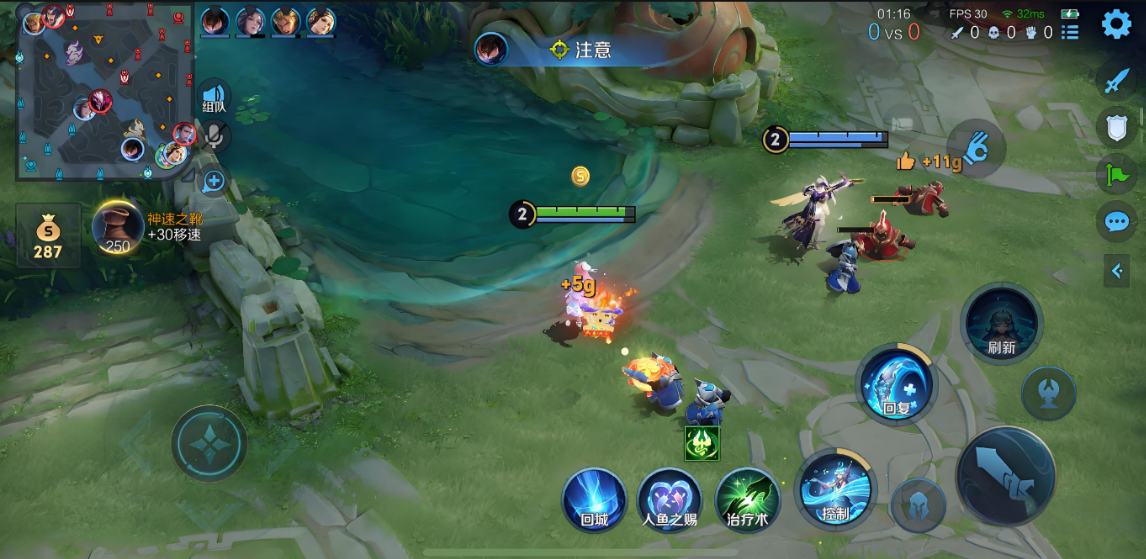Screen dimensions: 1146x559
Task: Expand the side panel arrow
Action: (x=1117, y=269)
